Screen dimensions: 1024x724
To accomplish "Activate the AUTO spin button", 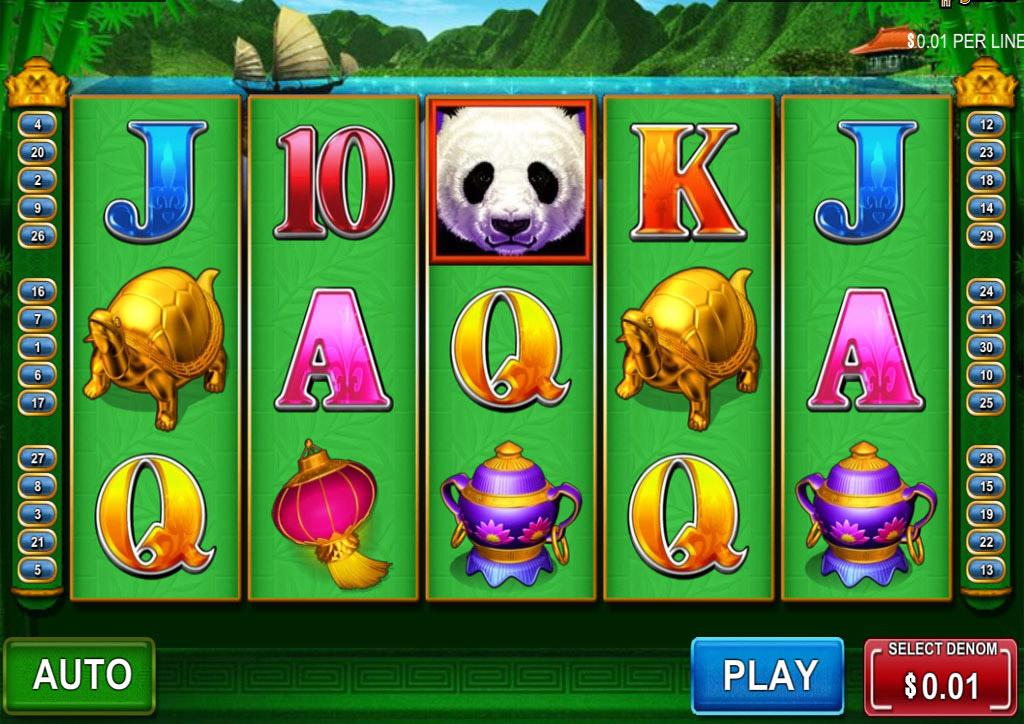I will pos(80,674).
